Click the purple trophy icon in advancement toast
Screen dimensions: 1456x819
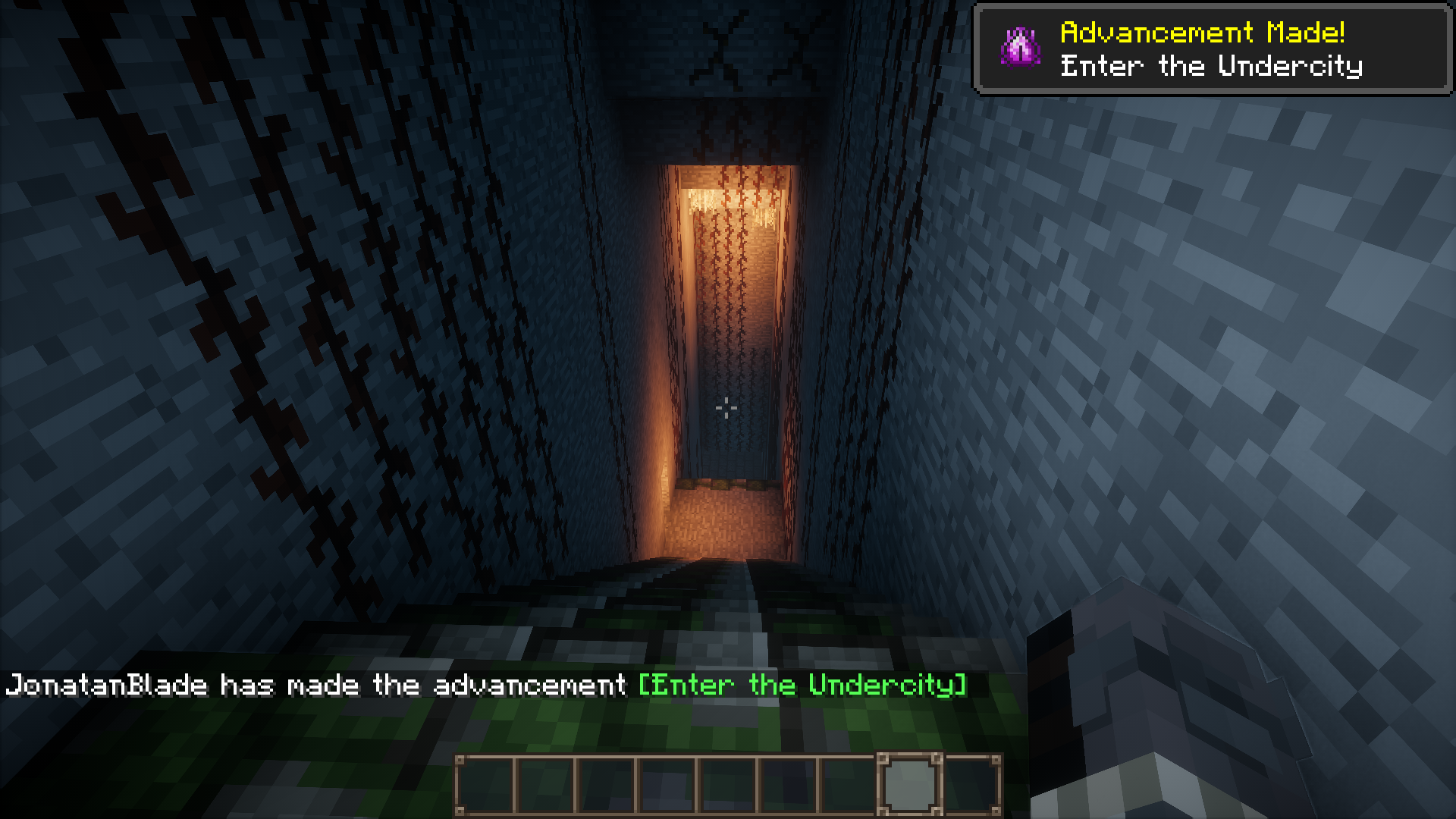click(x=1022, y=45)
